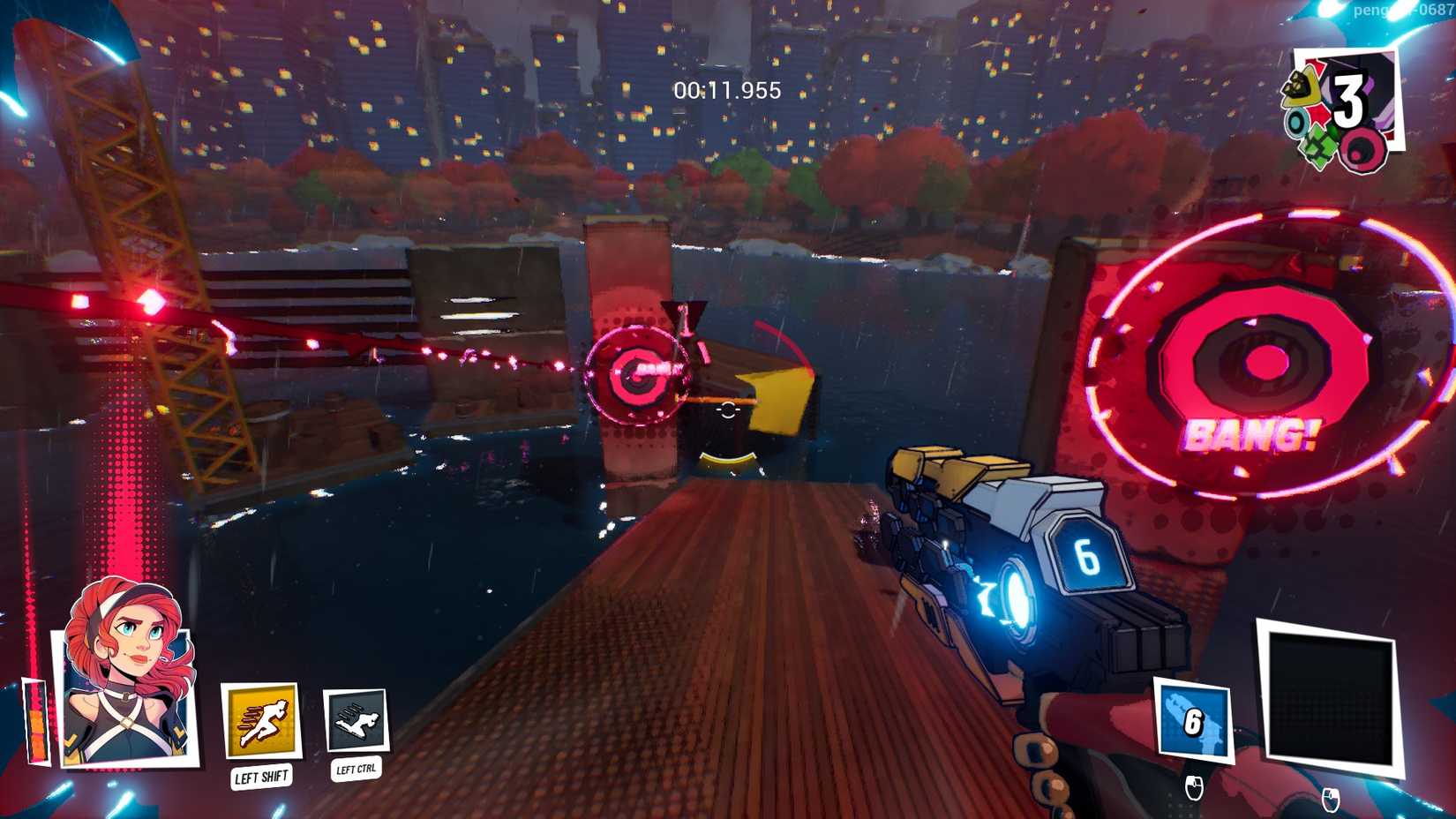Select the yellow triangle sticker on the card deck
Screen dimensions: 1456x819
tap(1302, 86)
